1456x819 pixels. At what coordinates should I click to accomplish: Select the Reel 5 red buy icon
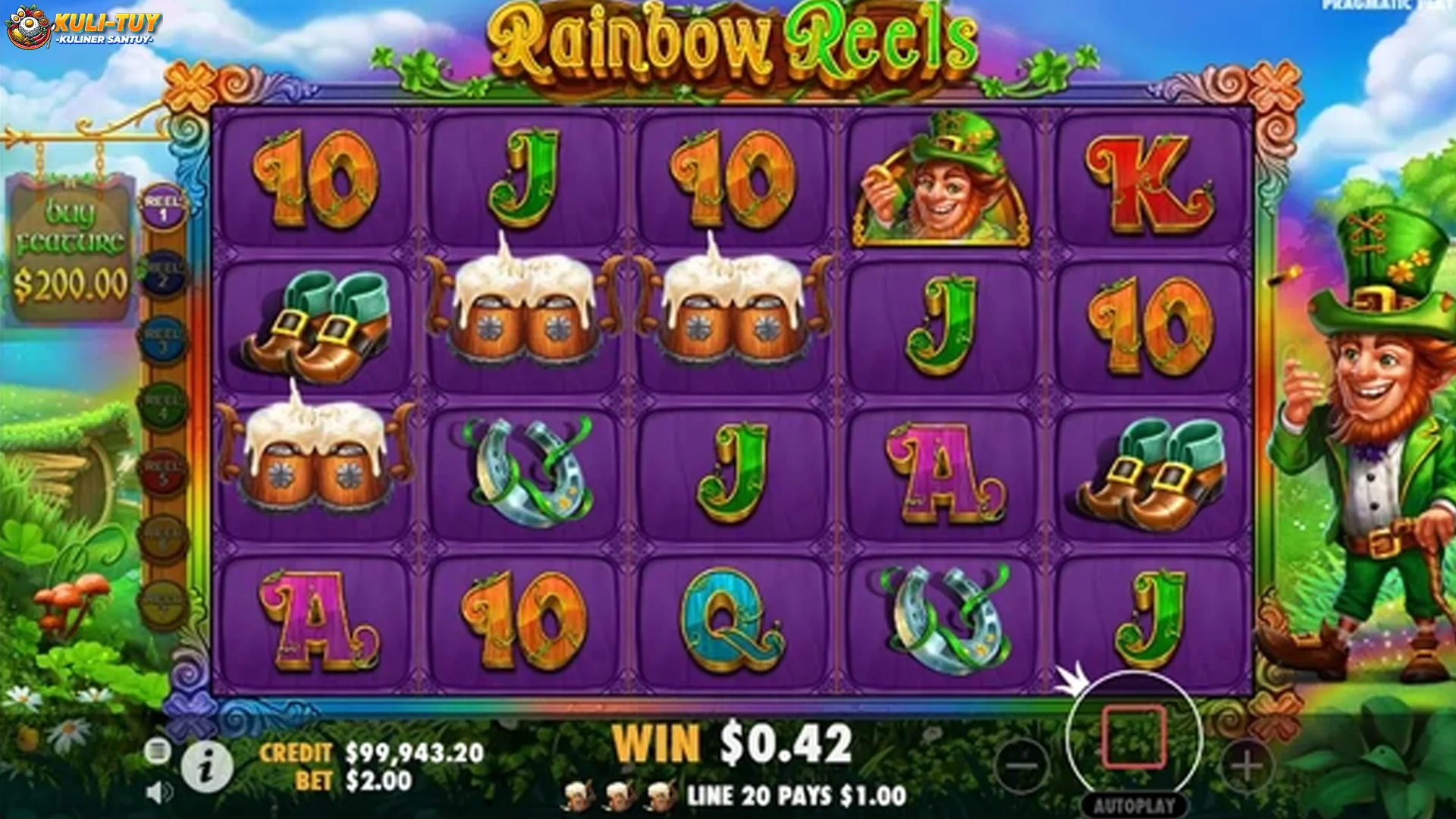point(164,472)
